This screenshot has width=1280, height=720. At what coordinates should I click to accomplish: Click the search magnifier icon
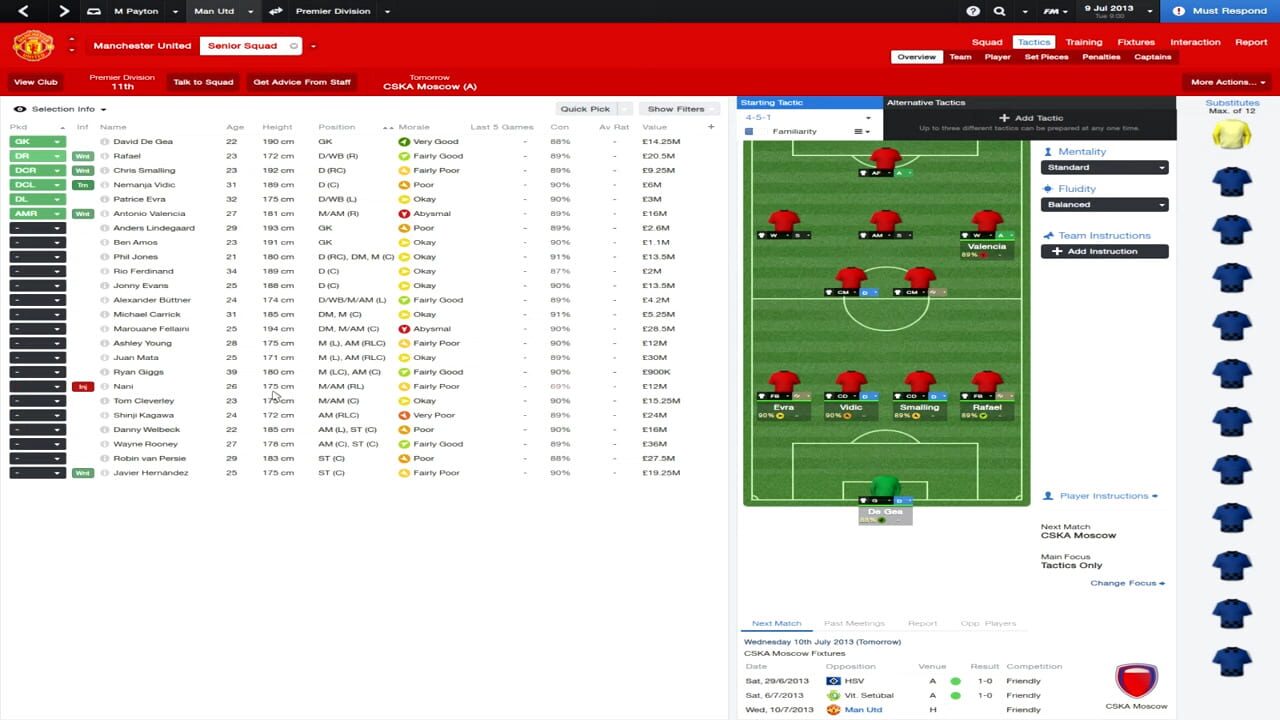point(1000,11)
